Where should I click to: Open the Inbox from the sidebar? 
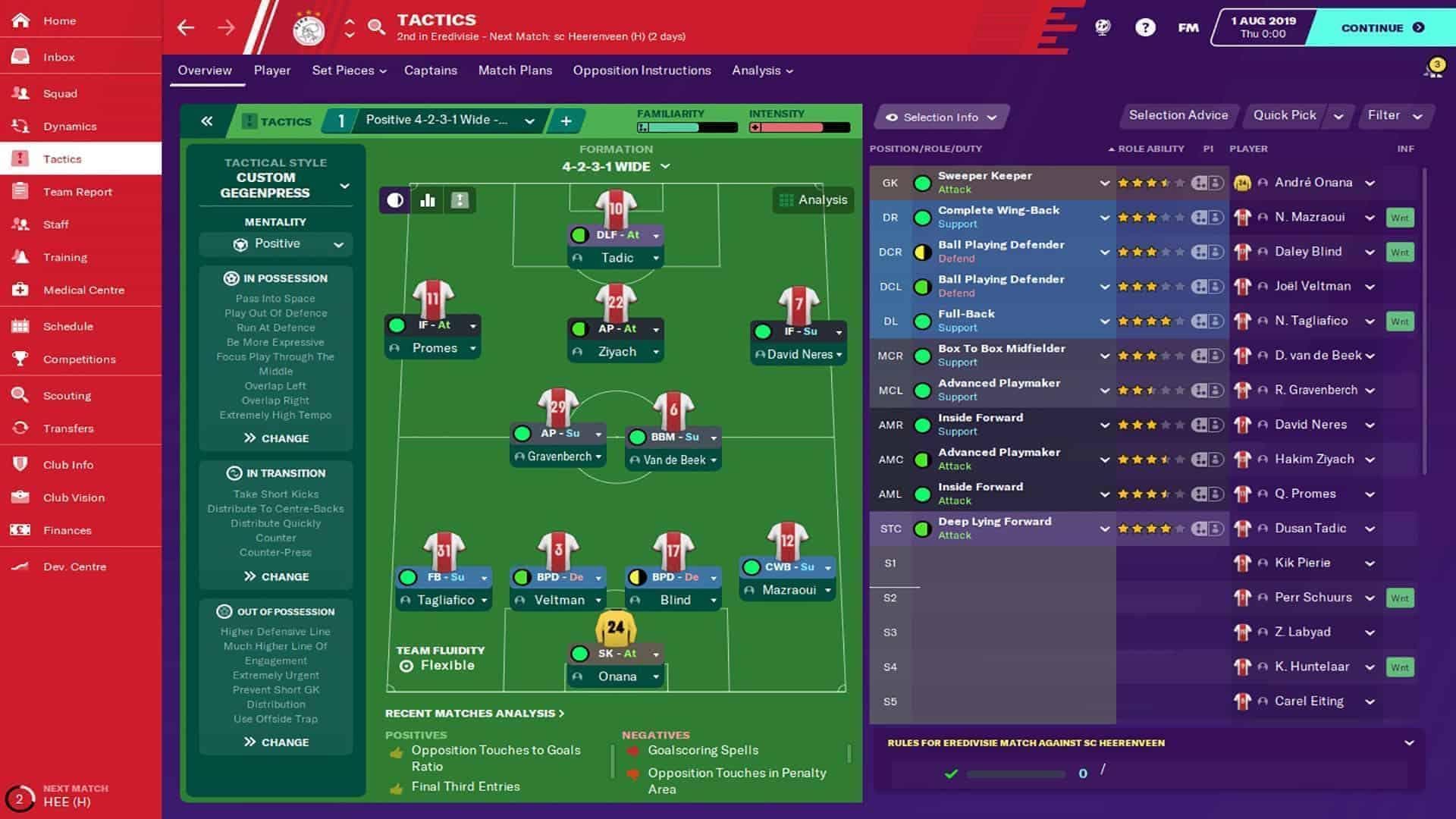[x=57, y=57]
